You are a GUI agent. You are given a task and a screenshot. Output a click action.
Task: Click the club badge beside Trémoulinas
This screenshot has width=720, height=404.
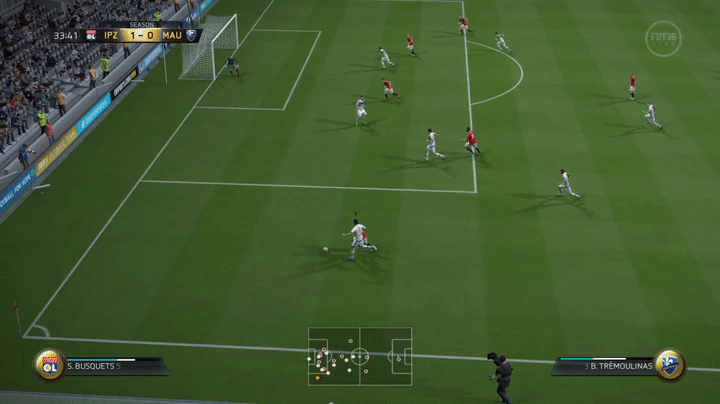668,364
